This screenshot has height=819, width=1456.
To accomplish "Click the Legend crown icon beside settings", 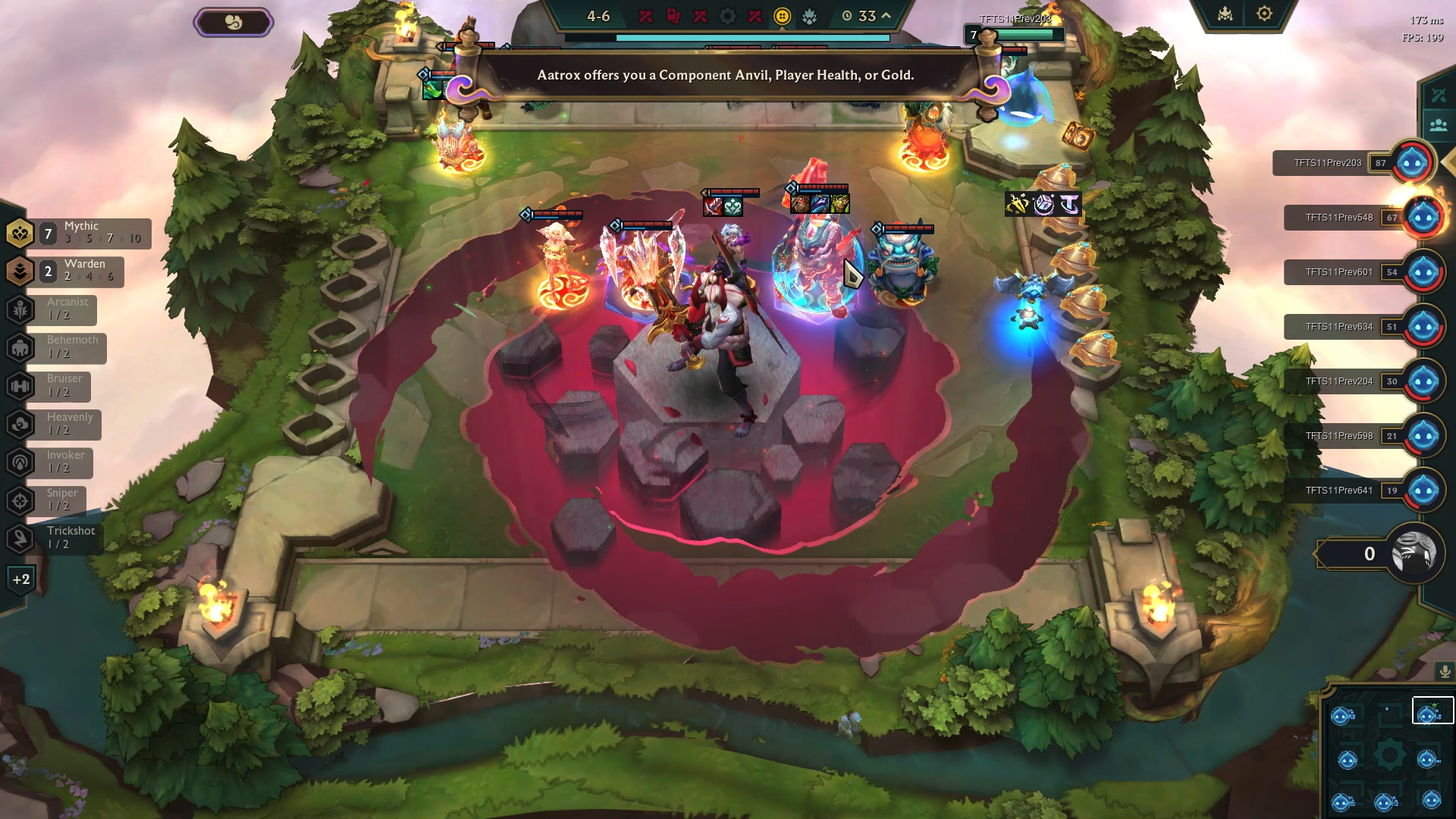I will click(x=1225, y=13).
